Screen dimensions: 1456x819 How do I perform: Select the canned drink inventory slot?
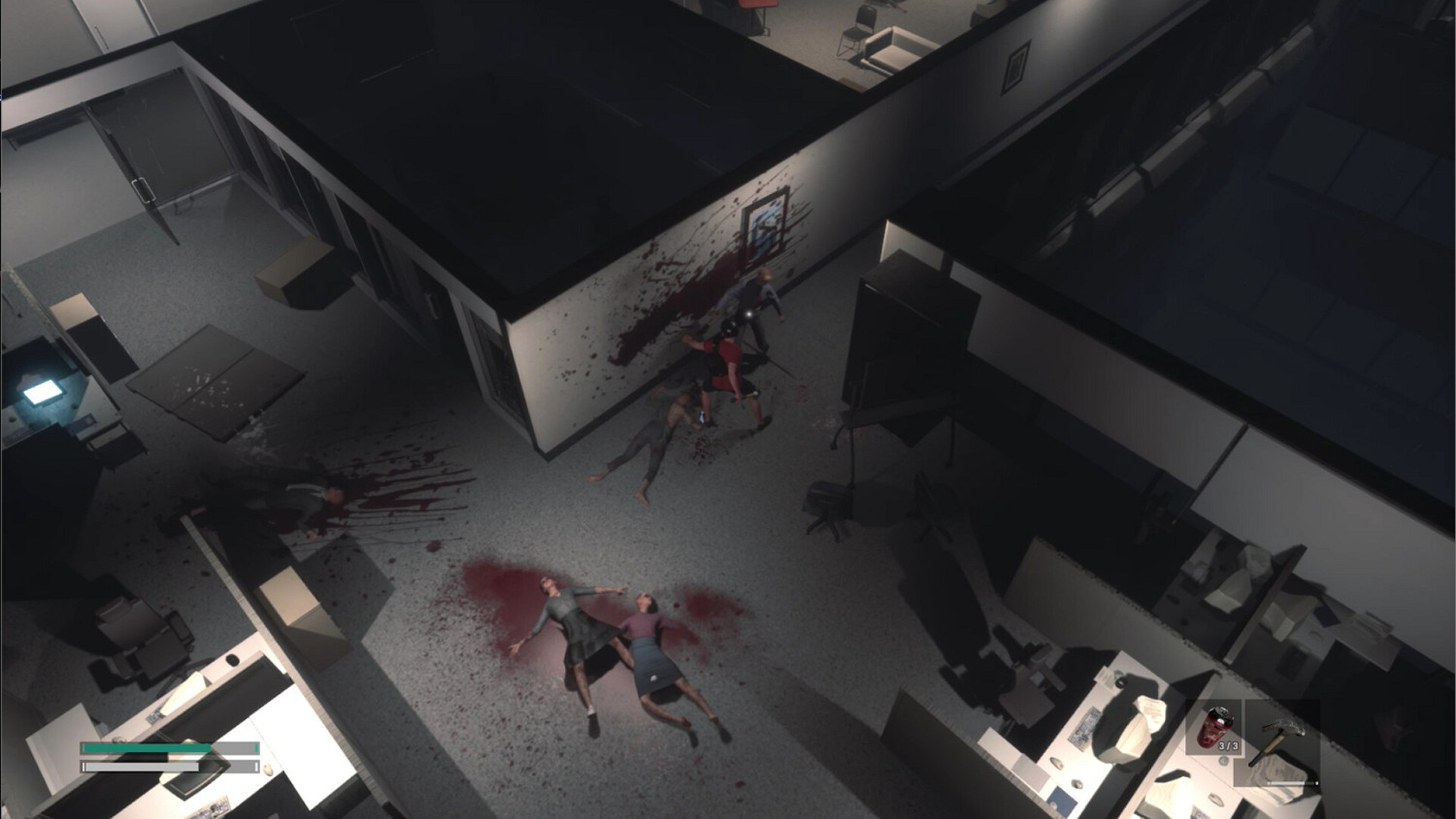(1214, 727)
